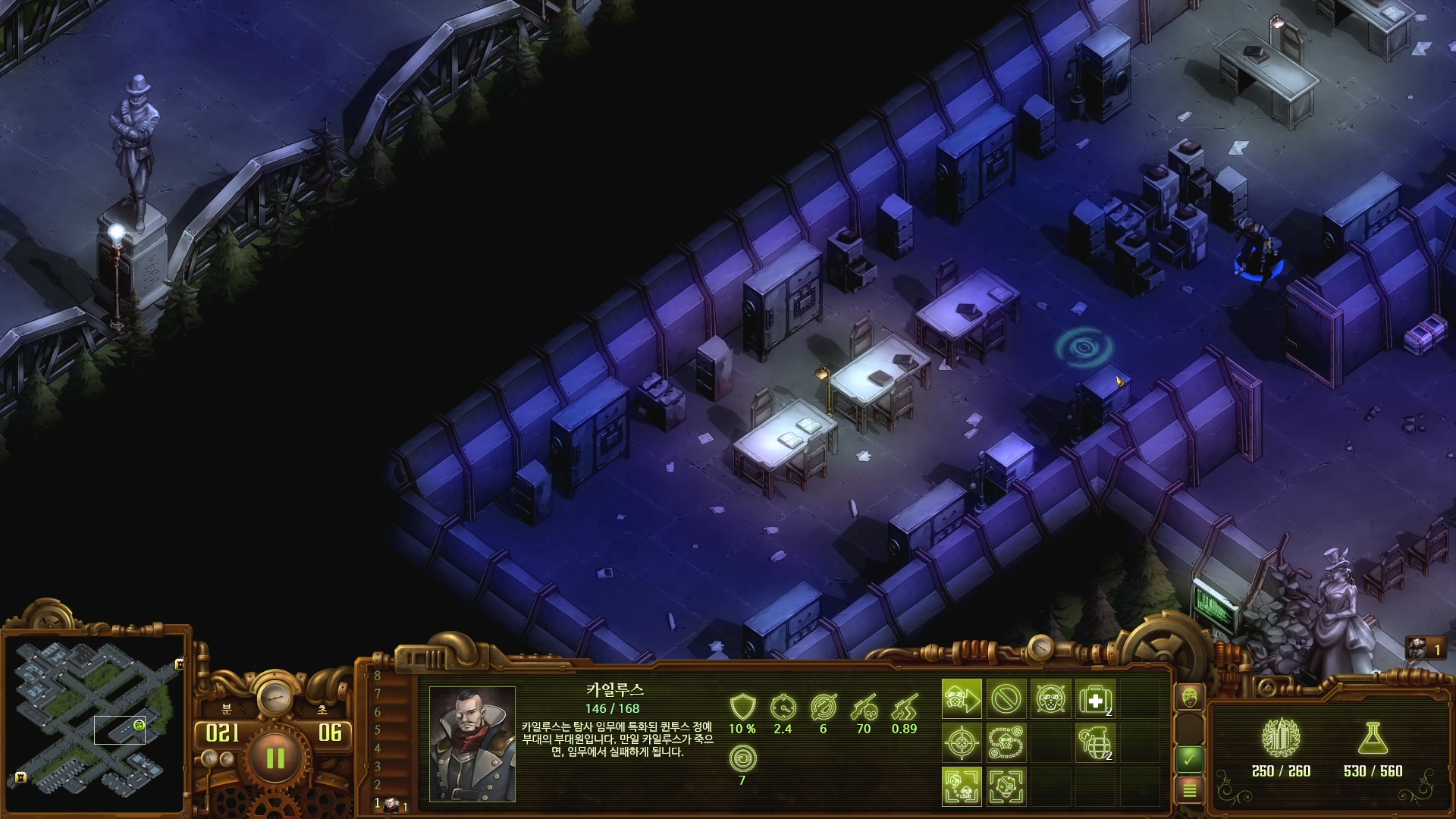The width and height of the screenshot is (1456, 819).
Task: Open the green checkmark objectives button
Action: pos(1190,758)
